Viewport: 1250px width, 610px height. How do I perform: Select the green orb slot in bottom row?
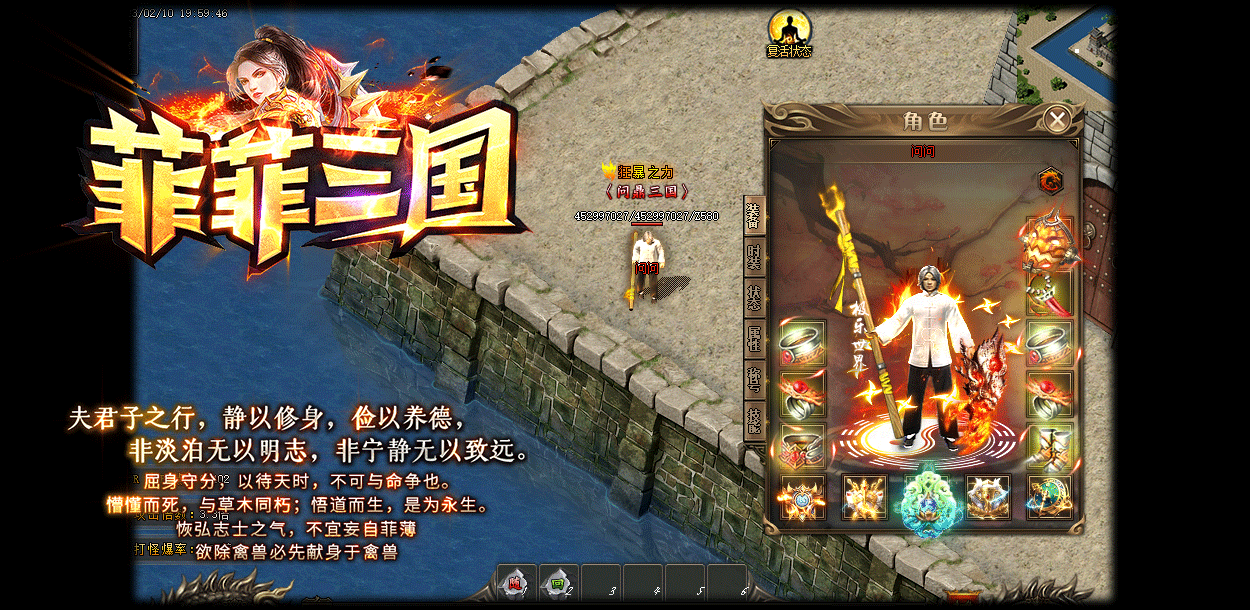[x=1049, y=497]
